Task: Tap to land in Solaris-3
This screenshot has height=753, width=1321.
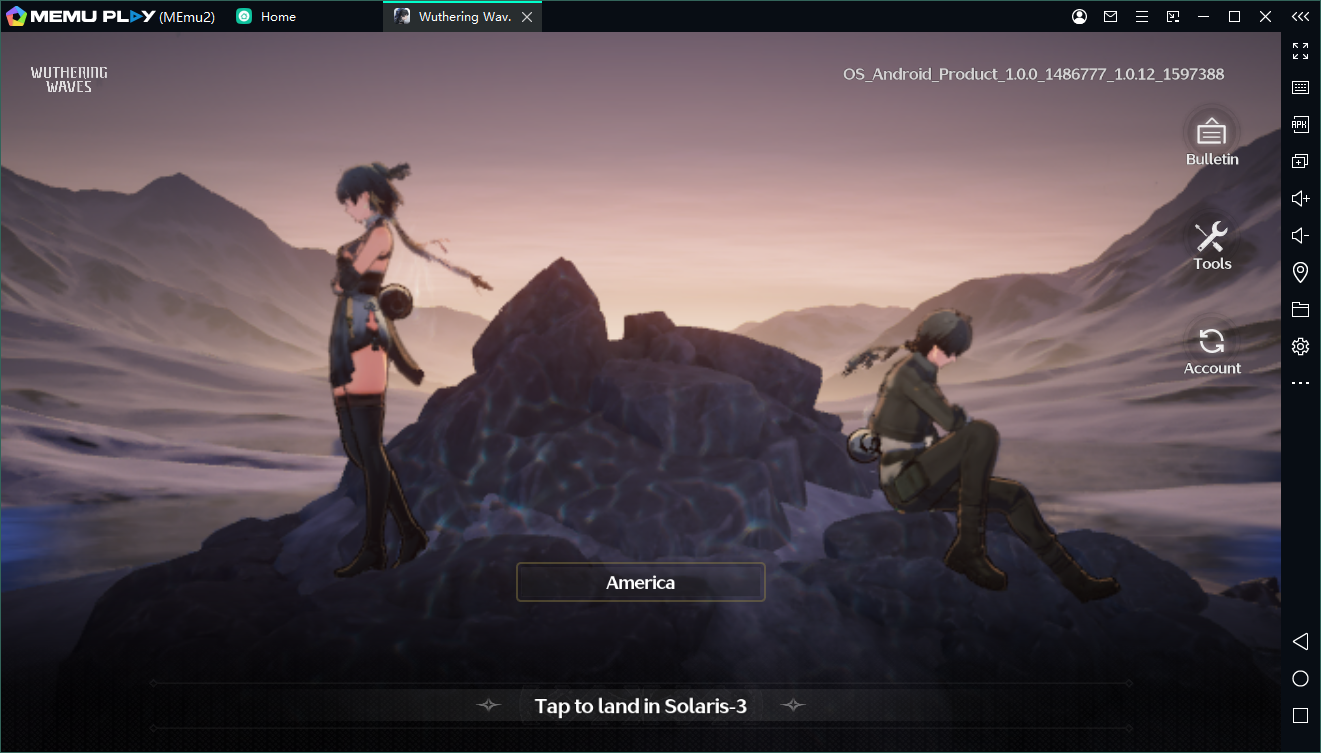Action: pos(640,705)
